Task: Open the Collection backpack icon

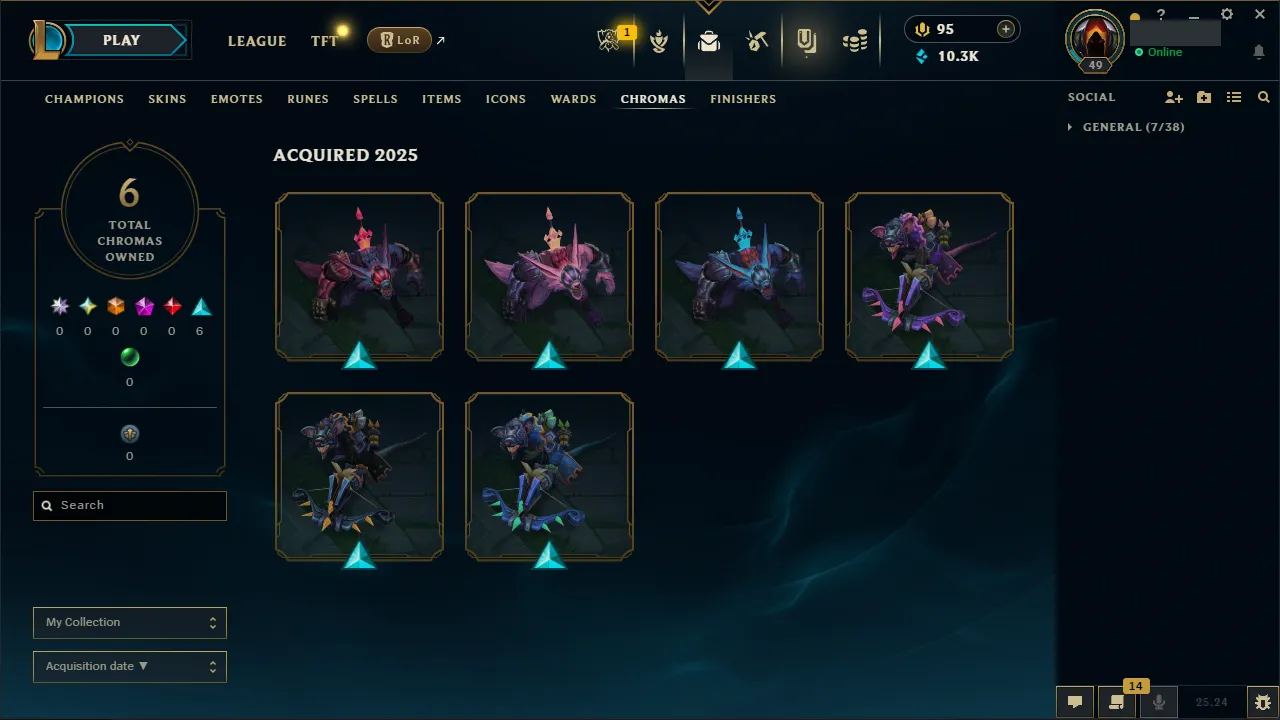Action: [x=708, y=39]
